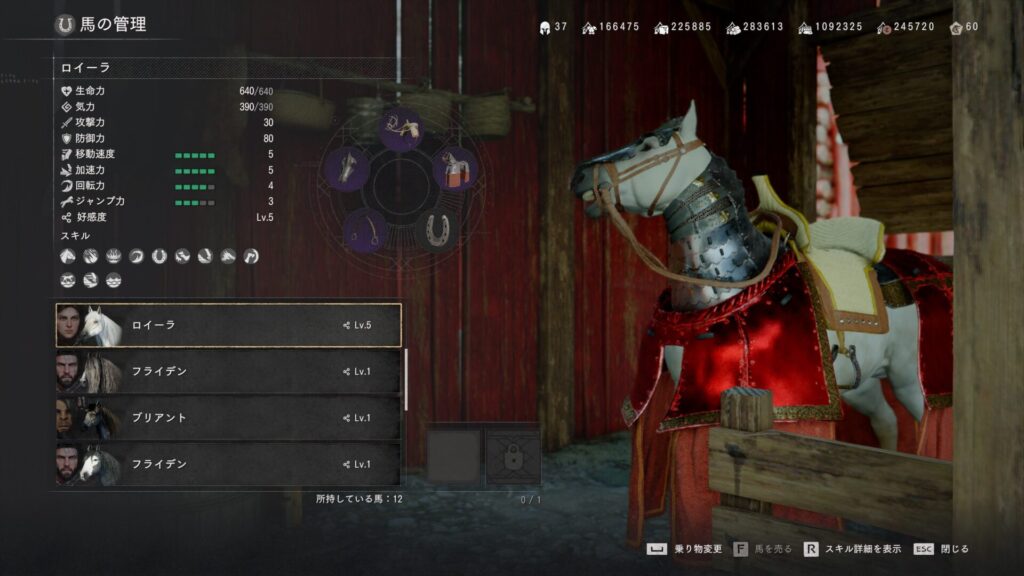Select the stirrup equipment slot
Image resolution: width=1024 pixels, height=576 pixels.
point(365,231)
